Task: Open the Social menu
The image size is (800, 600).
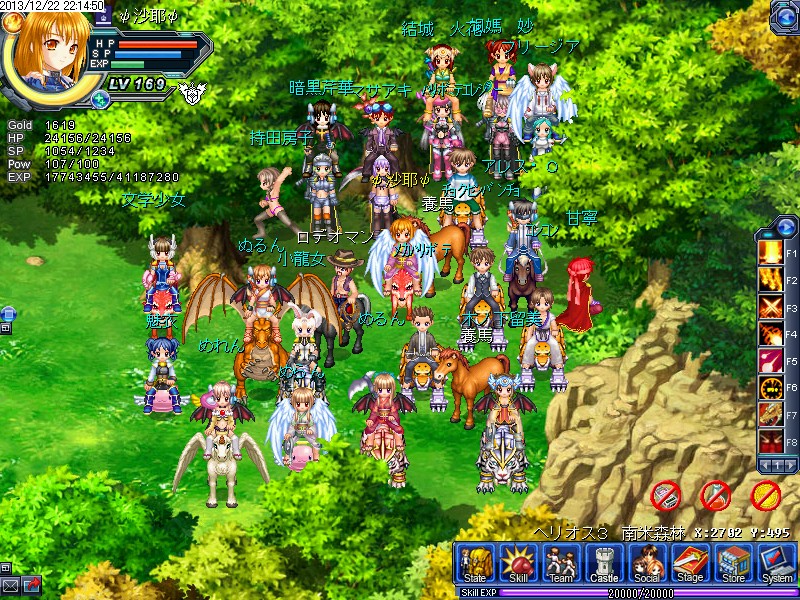Action: (647, 565)
